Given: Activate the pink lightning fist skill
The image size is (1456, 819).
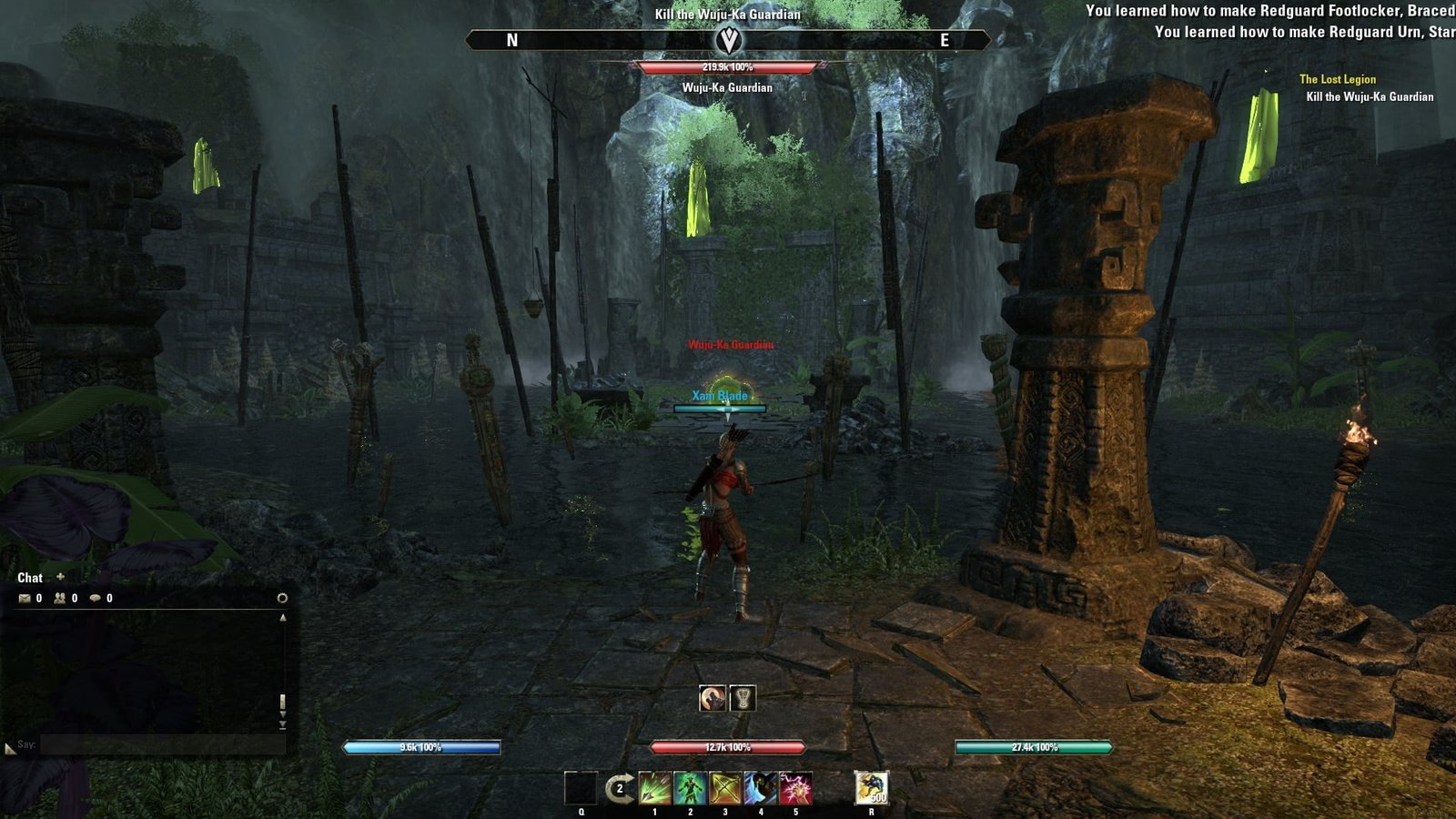Looking at the screenshot, I should 795,788.
